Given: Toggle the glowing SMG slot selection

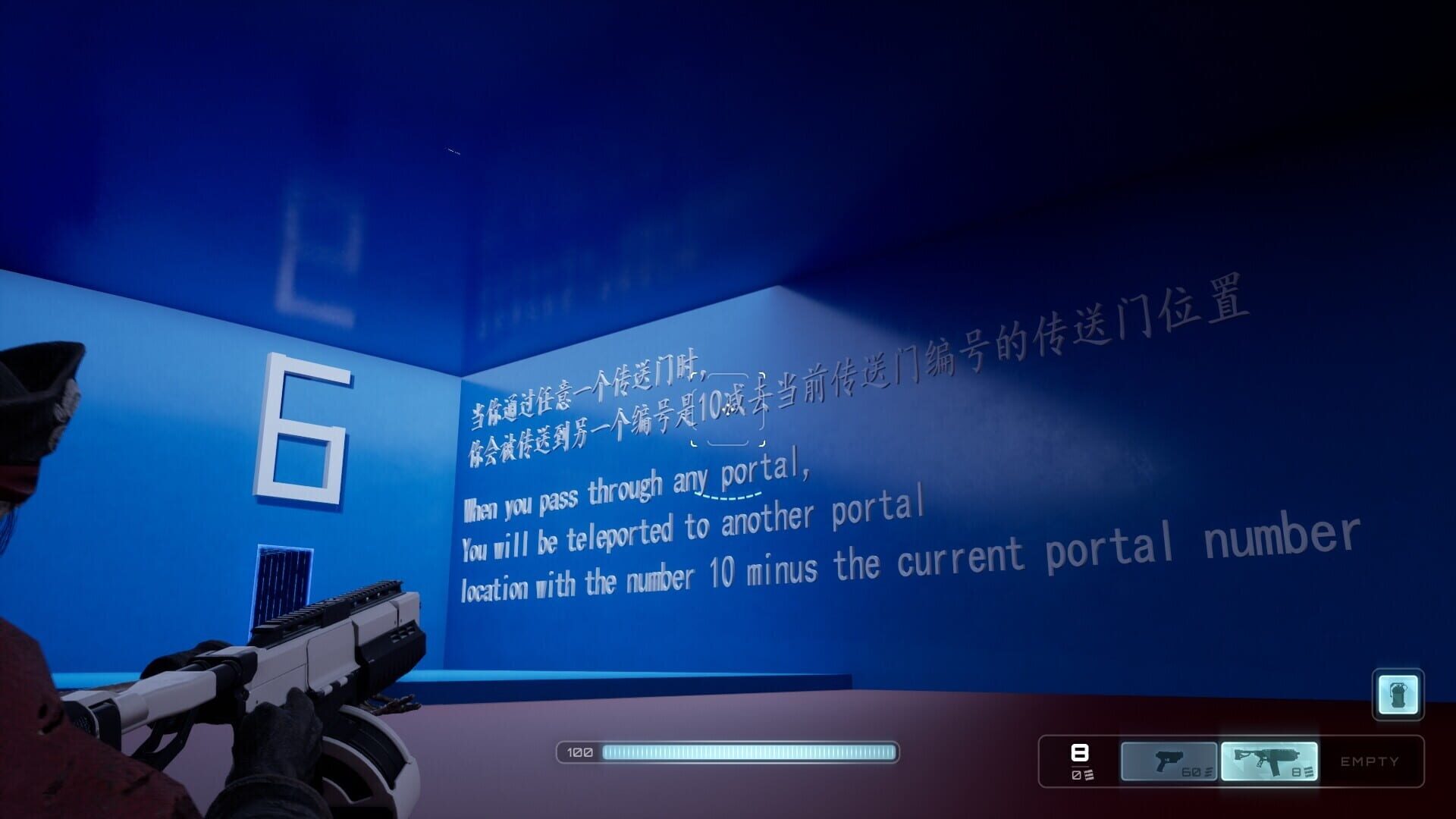Looking at the screenshot, I should click(1270, 761).
